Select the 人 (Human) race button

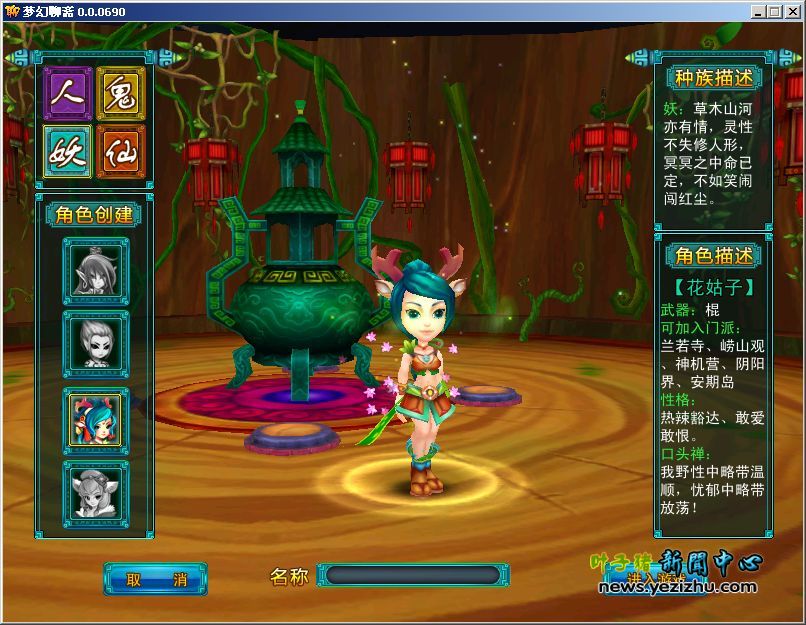click(x=68, y=94)
